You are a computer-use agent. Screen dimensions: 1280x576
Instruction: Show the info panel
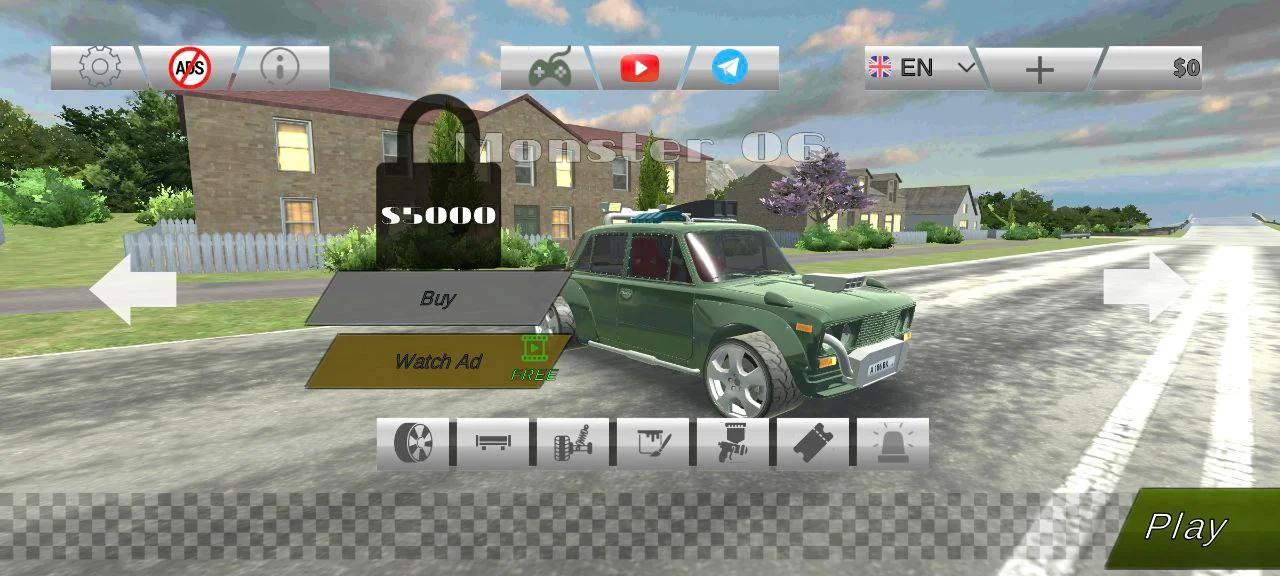point(279,68)
